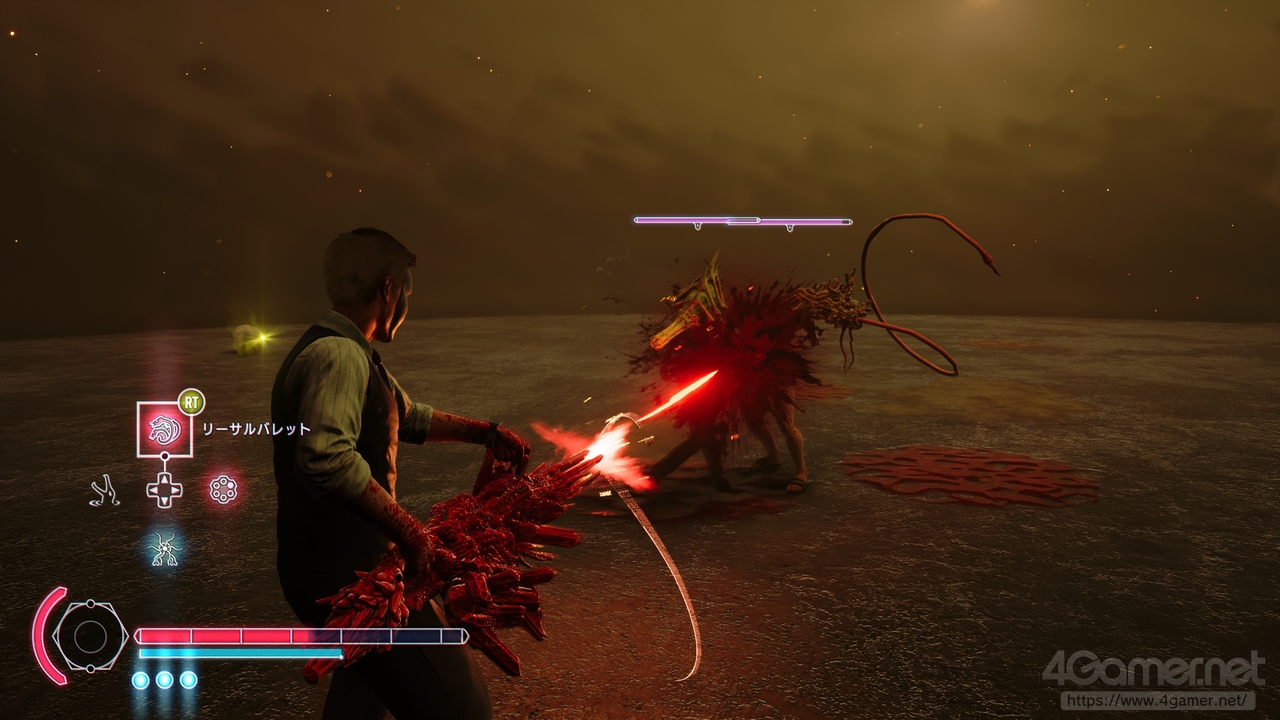The width and height of the screenshot is (1280, 720).
Task: Select the blue glowing creature skill icon
Action: click(164, 548)
